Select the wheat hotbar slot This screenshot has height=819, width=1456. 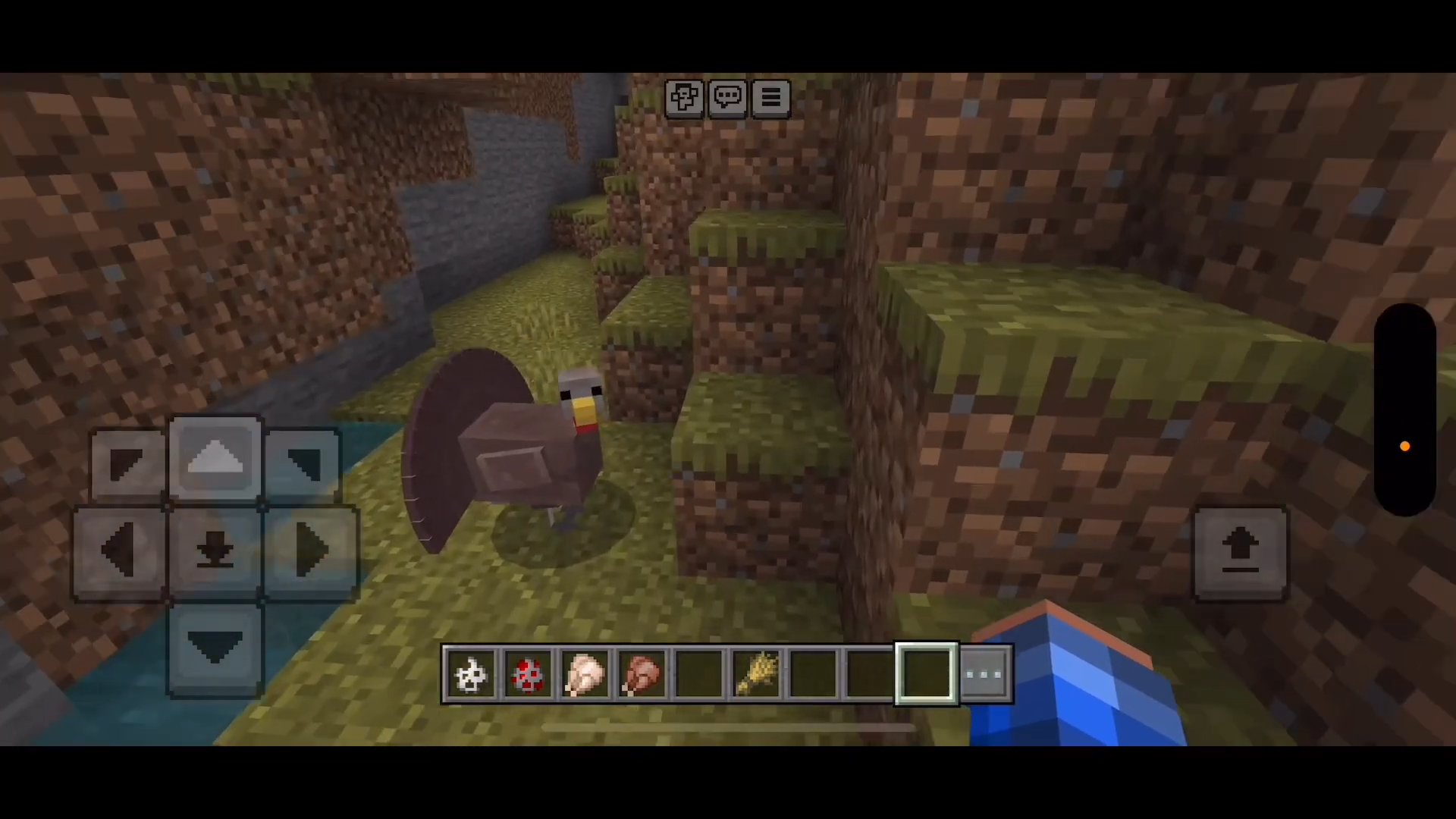coord(756,674)
